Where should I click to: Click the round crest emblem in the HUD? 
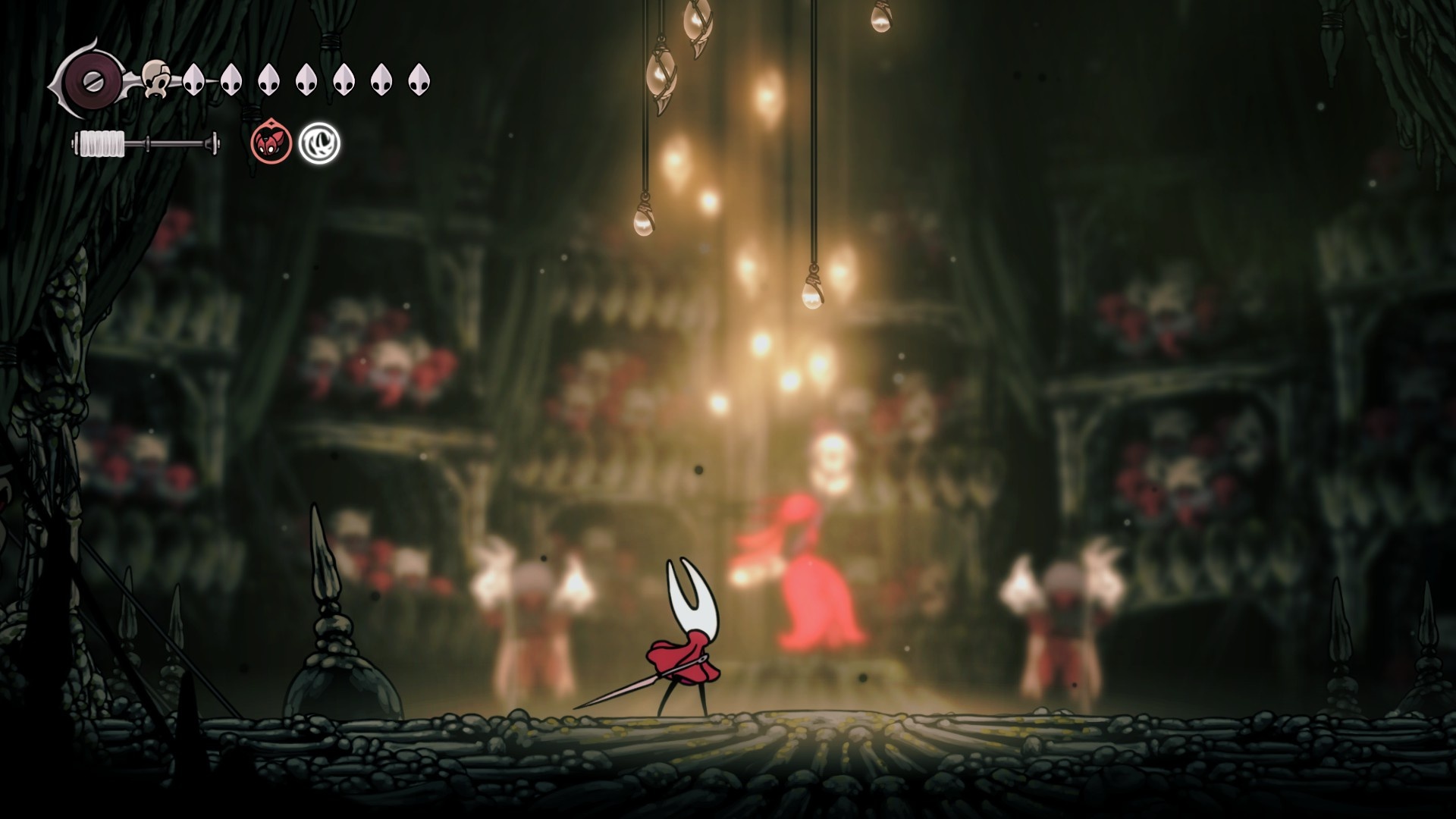(x=89, y=79)
